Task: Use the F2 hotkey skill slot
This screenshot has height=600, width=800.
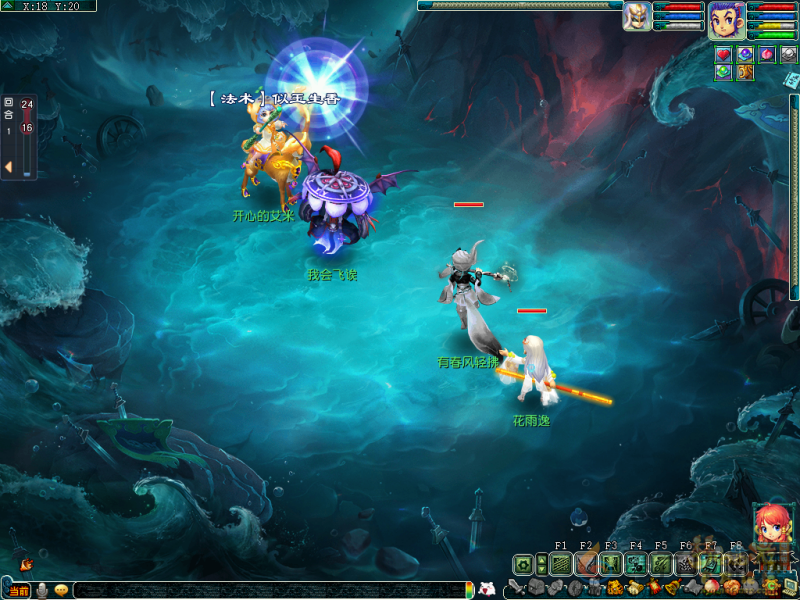Action: (585, 565)
